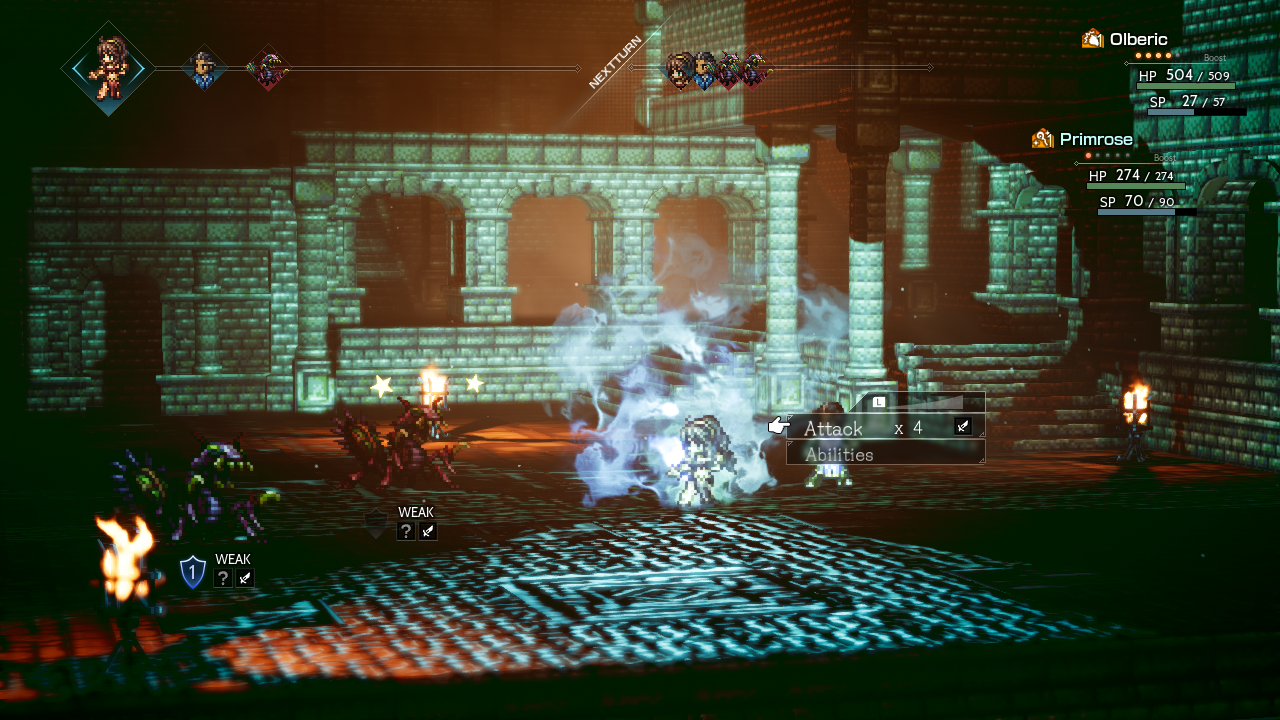Image resolution: width=1280 pixels, height=720 pixels.
Task: Click Olberic's name label
Action: pos(1139,38)
